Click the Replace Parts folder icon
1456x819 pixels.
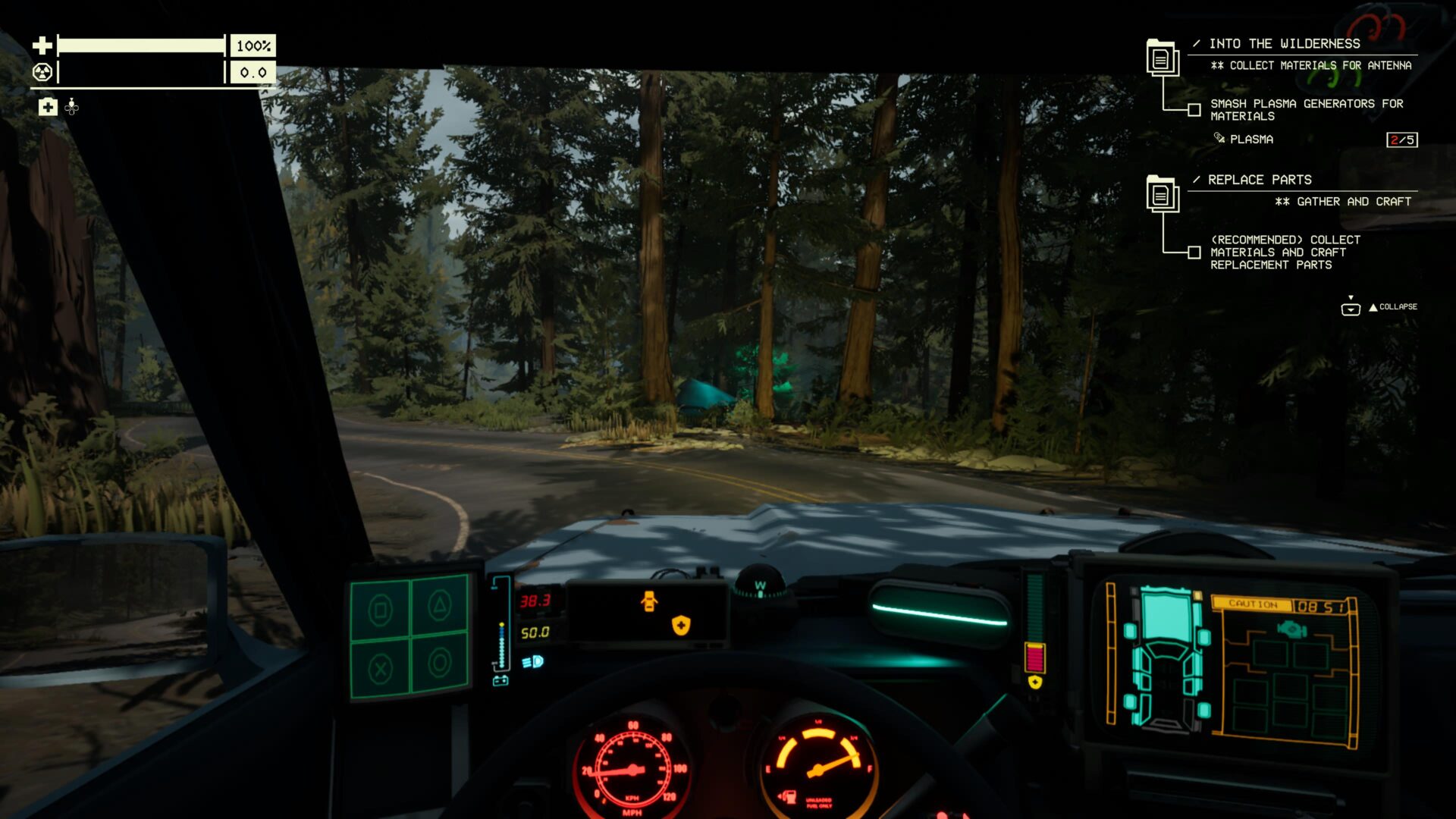(x=1161, y=193)
